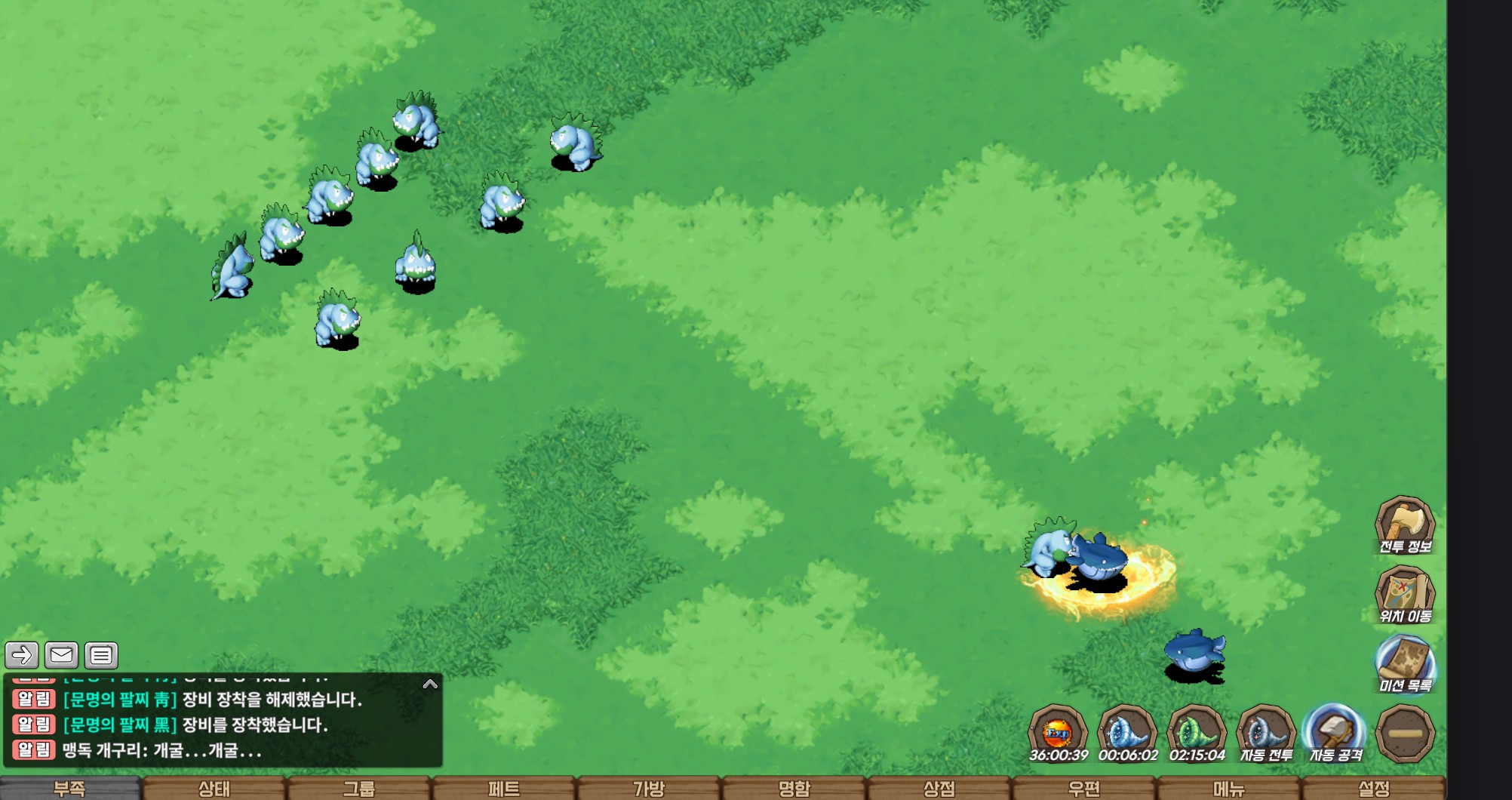Screen dimensions: 1512x800
Task: Open the 상점 (shop) tab
Action: [939, 789]
